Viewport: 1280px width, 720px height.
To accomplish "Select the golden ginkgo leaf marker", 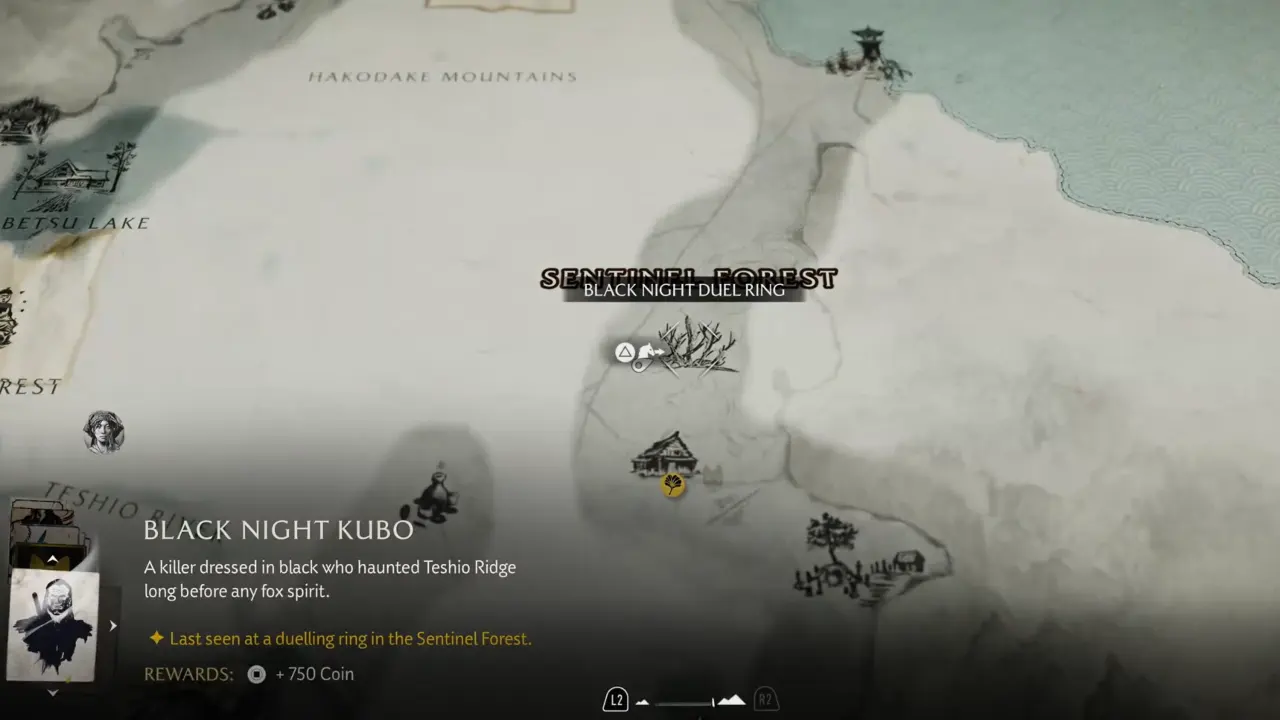I will [673, 486].
